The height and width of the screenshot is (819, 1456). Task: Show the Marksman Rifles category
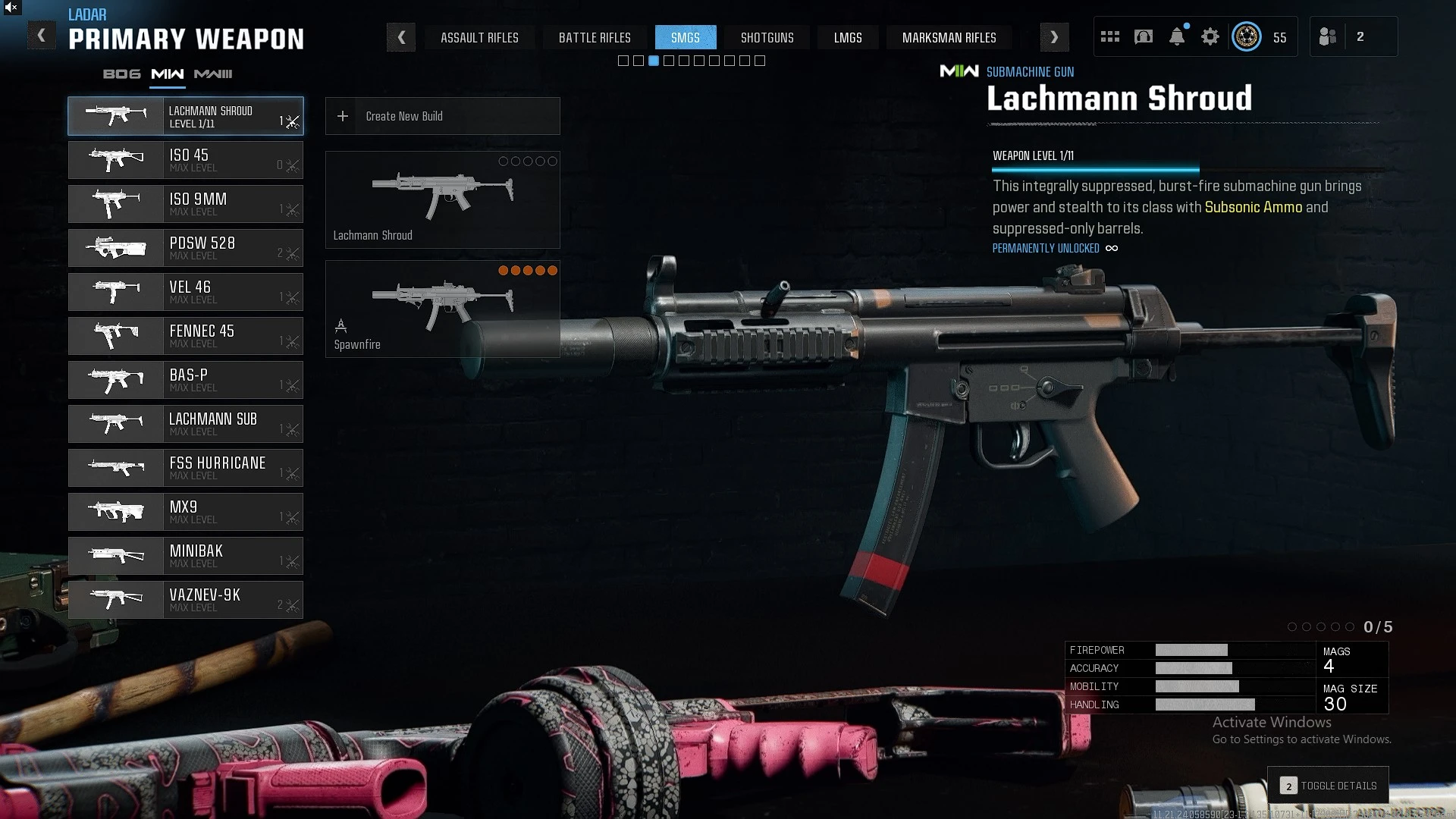[949, 38]
